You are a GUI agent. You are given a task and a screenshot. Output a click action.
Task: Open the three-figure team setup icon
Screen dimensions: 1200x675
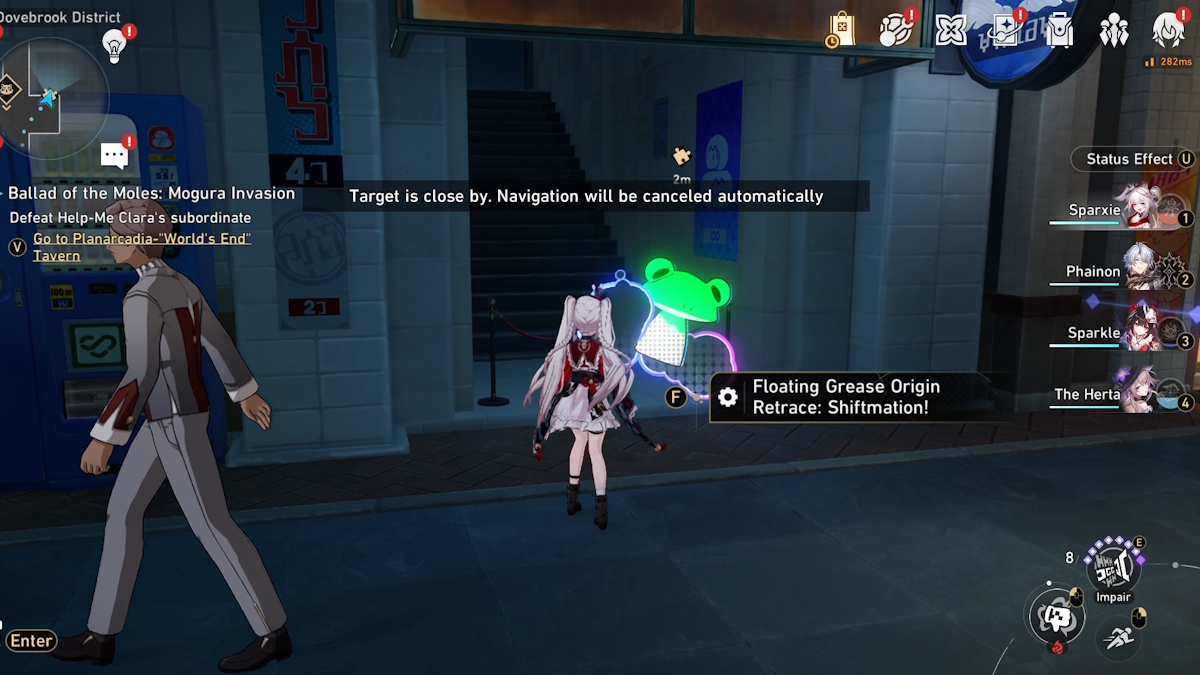(x=1113, y=31)
